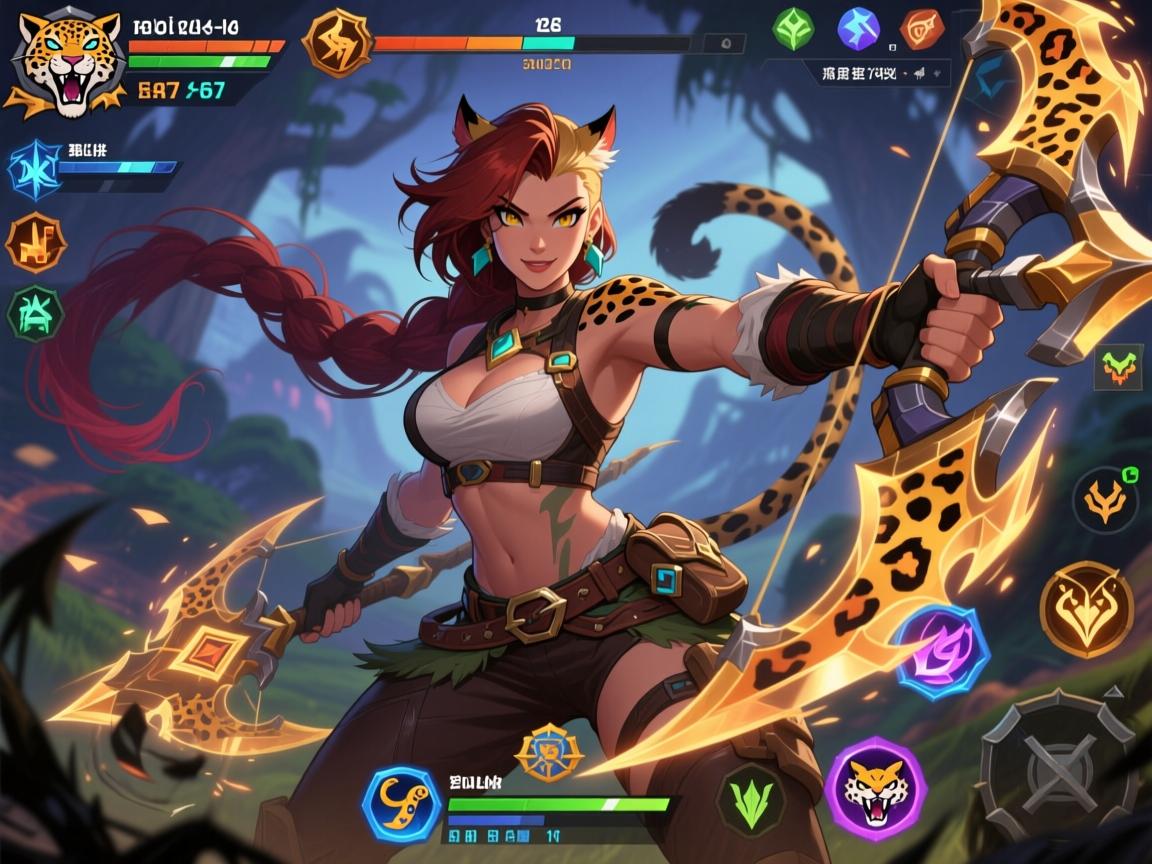This screenshot has height=864, width=1152.
Task: Activate the green gem icon
Action: pyautogui.click(x=793, y=28)
